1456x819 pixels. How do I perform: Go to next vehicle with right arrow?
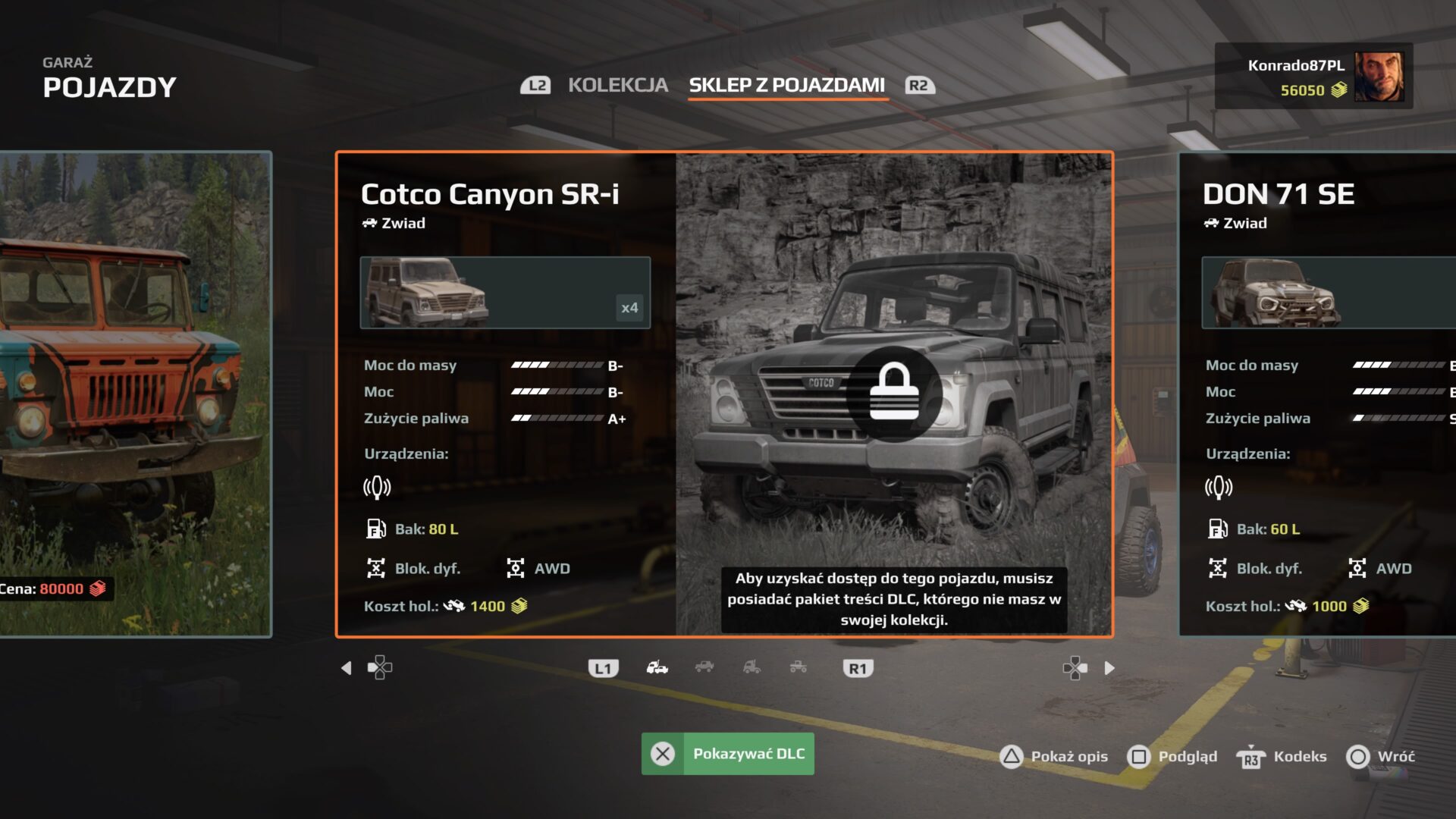point(1109,668)
